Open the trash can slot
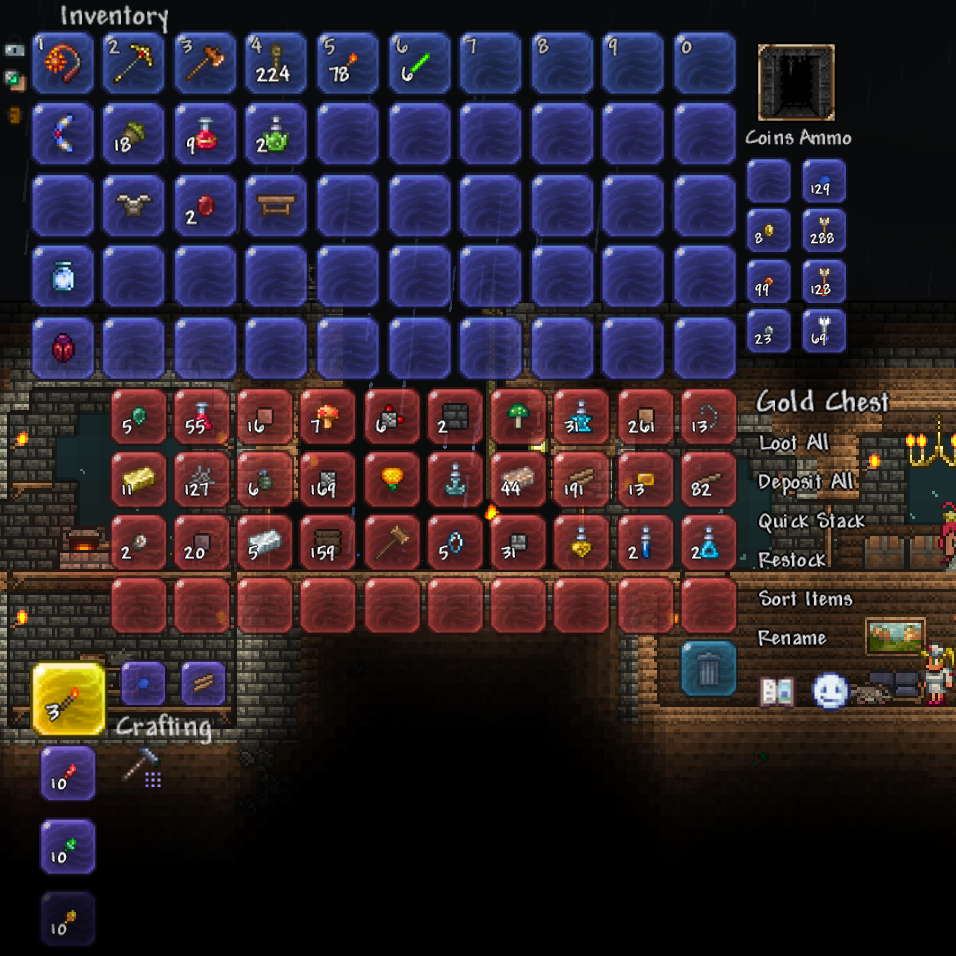The width and height of the screenshot is (956, 956). pyautogui.click(x=708, y=668)
